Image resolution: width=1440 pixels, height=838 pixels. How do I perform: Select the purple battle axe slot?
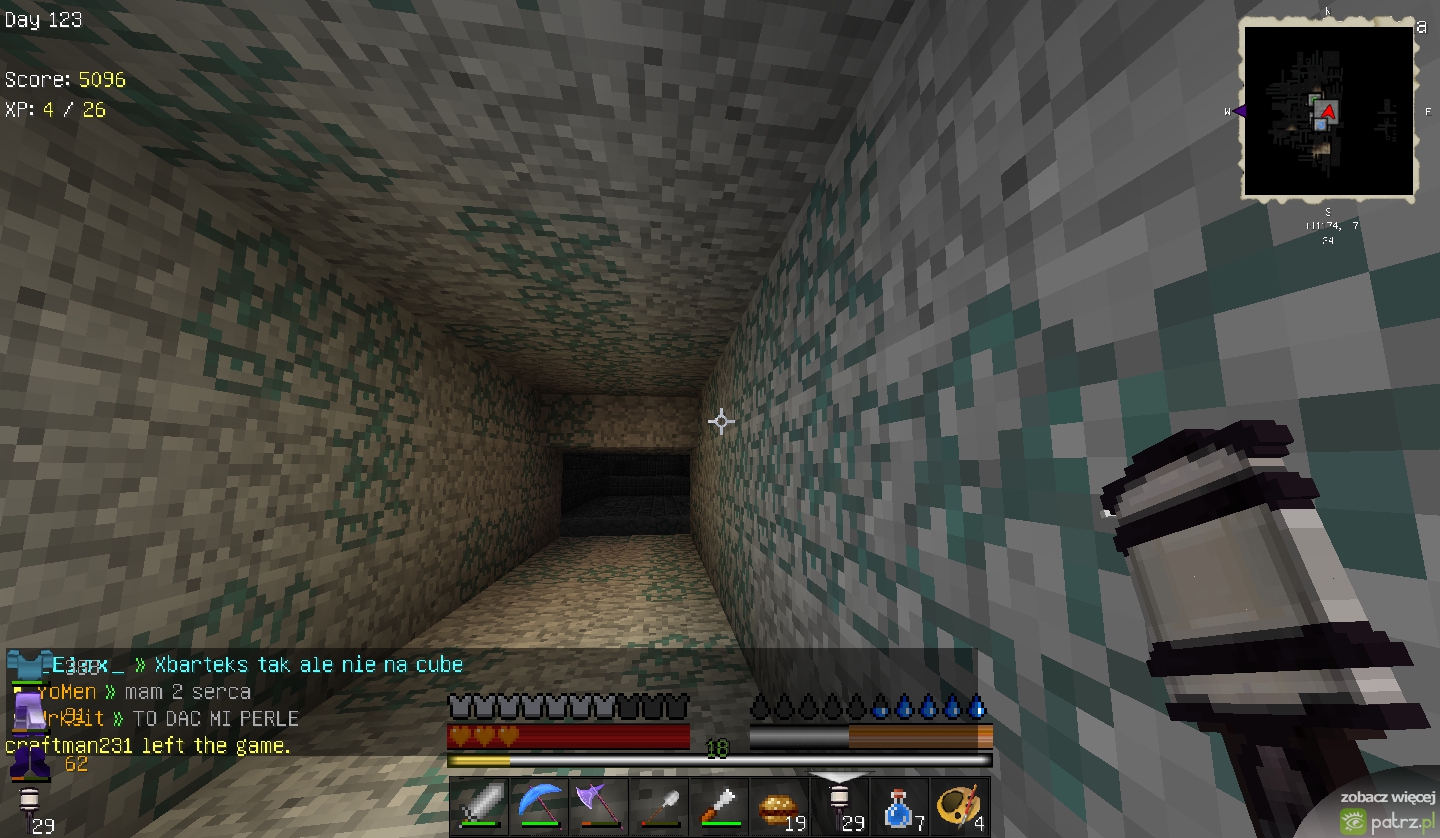598,806
